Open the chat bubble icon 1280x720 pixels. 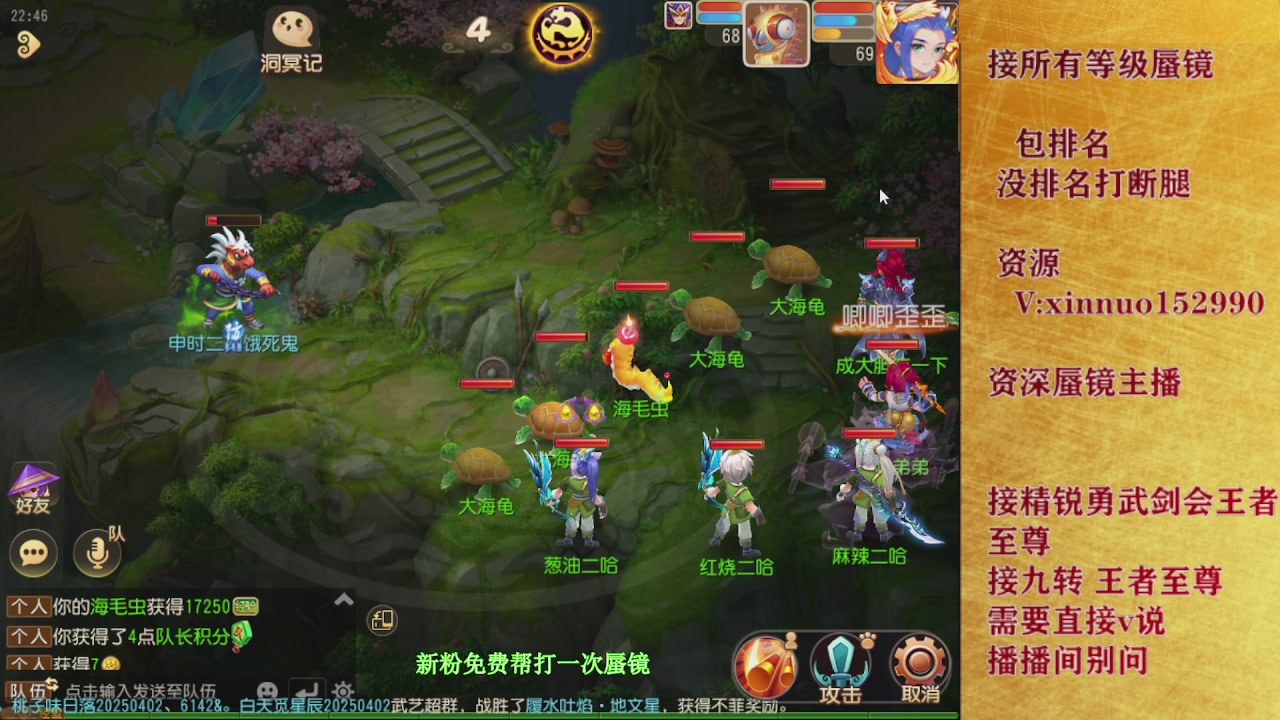point(33,553)
